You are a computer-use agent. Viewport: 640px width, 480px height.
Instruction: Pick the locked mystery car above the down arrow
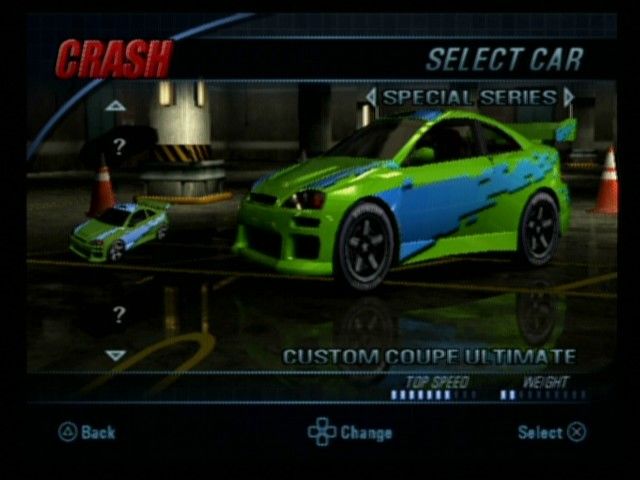click(119, 315)
